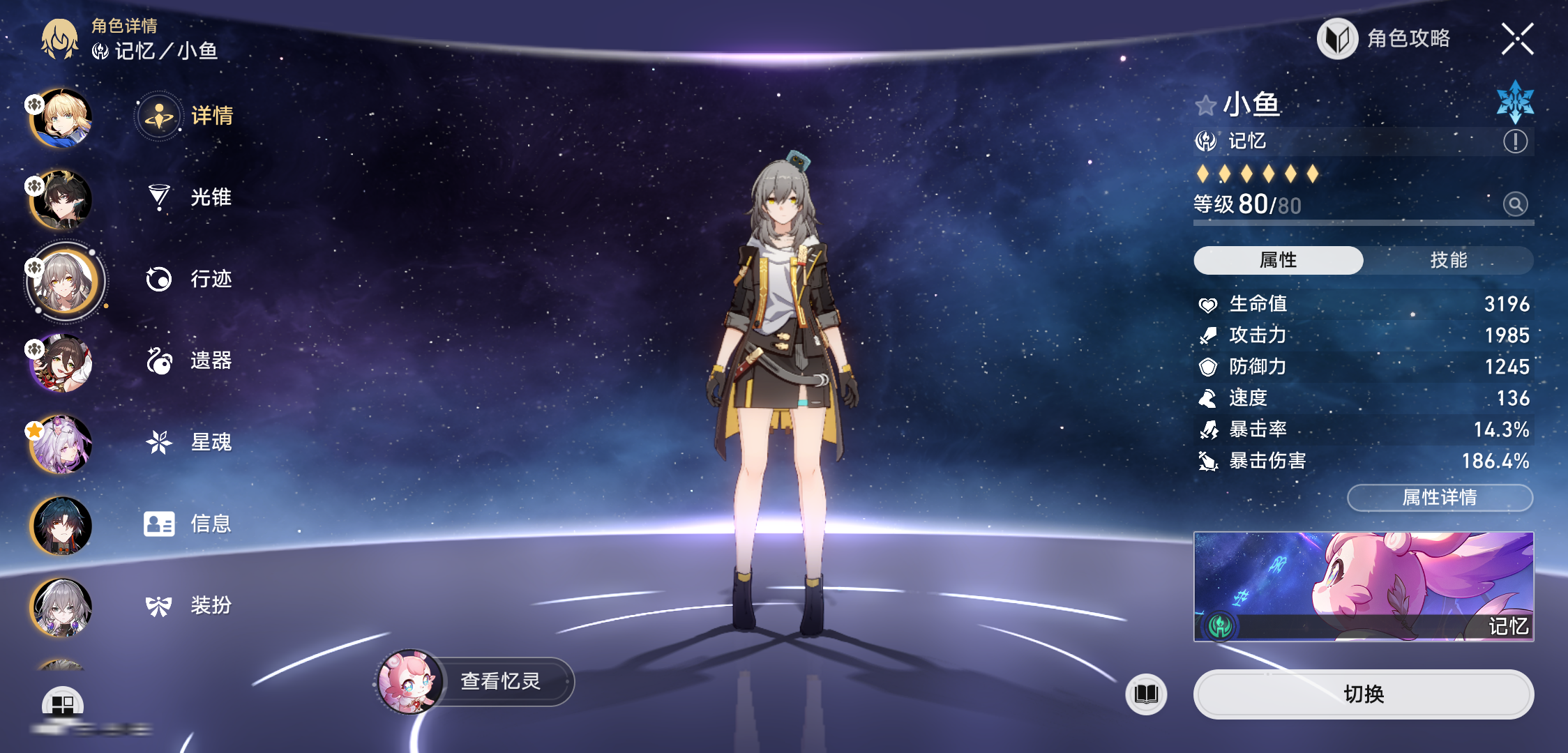Click the 切换 switch button
Image resolution: width=1568 pixels, height=753 pixels.
coord(1364,694)
